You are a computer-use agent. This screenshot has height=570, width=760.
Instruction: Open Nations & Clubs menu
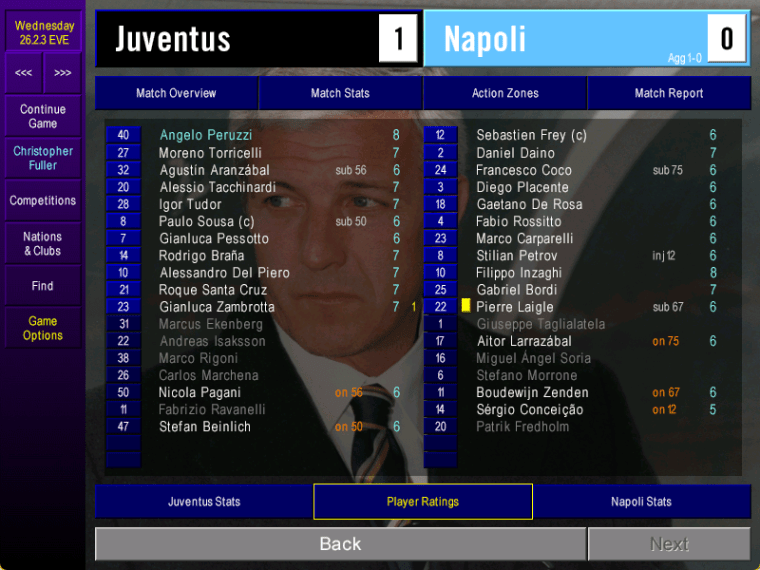[43, 244]
